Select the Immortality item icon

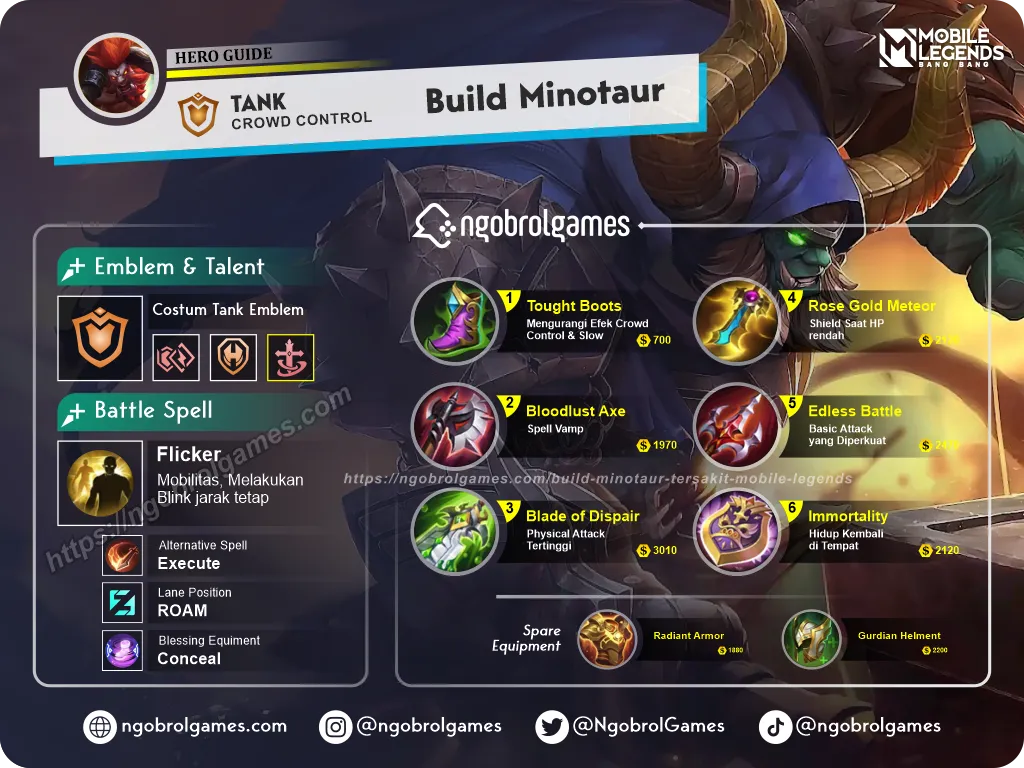[x=737, y=531]
